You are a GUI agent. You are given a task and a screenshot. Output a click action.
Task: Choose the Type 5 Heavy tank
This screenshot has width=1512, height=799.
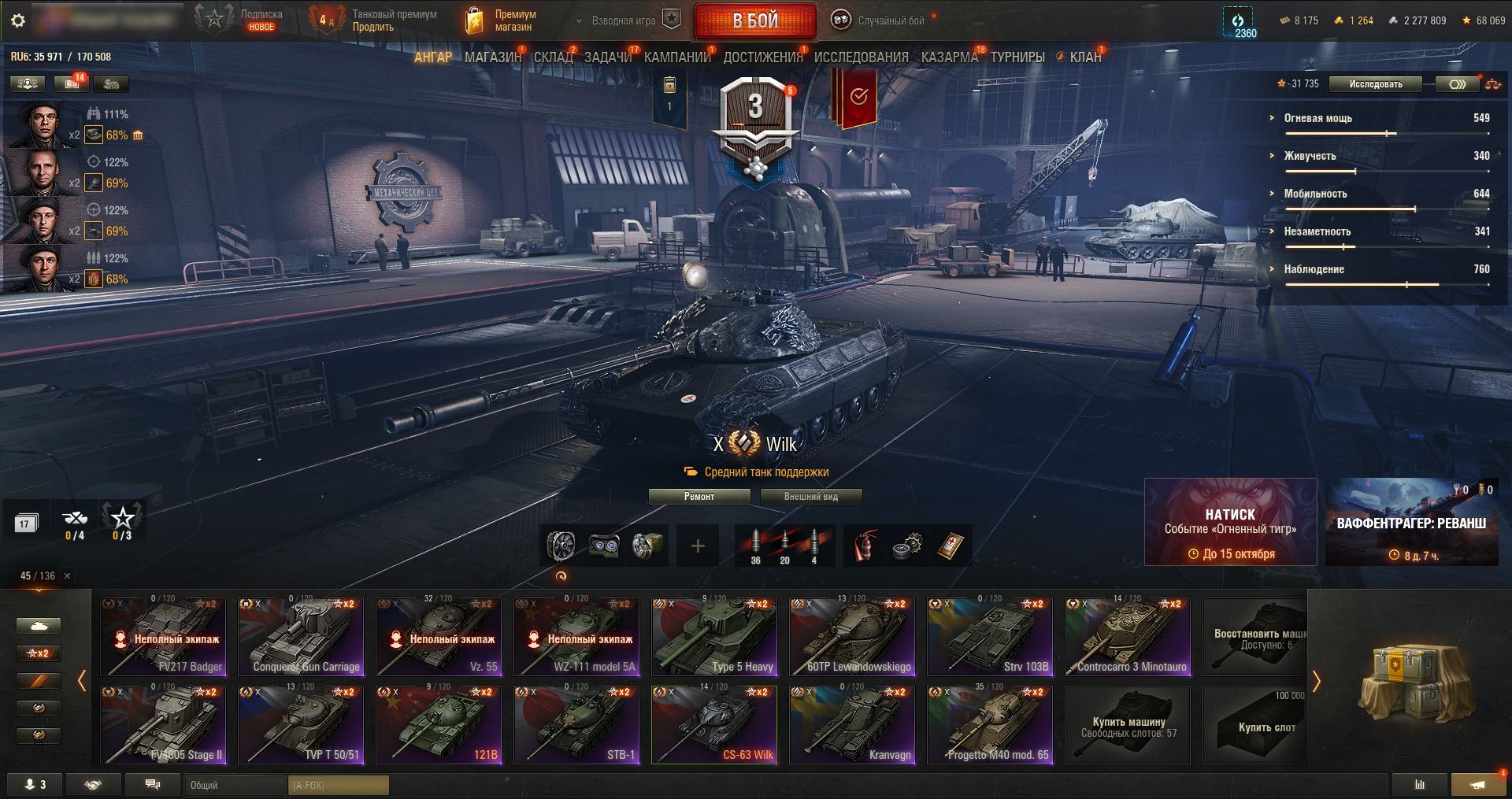click(714, 637)
